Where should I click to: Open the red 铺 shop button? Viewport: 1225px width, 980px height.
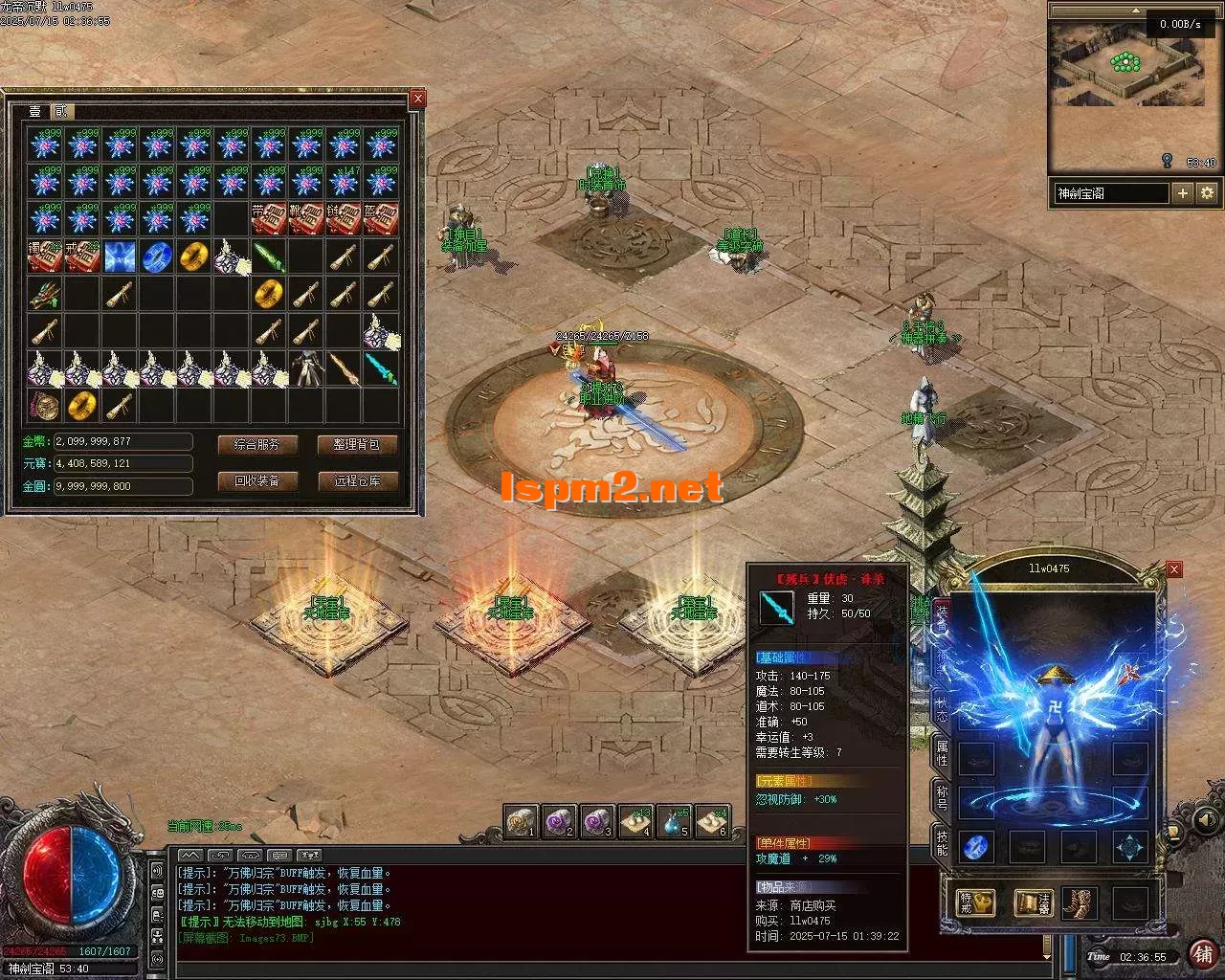click(x=1202, y=952)
